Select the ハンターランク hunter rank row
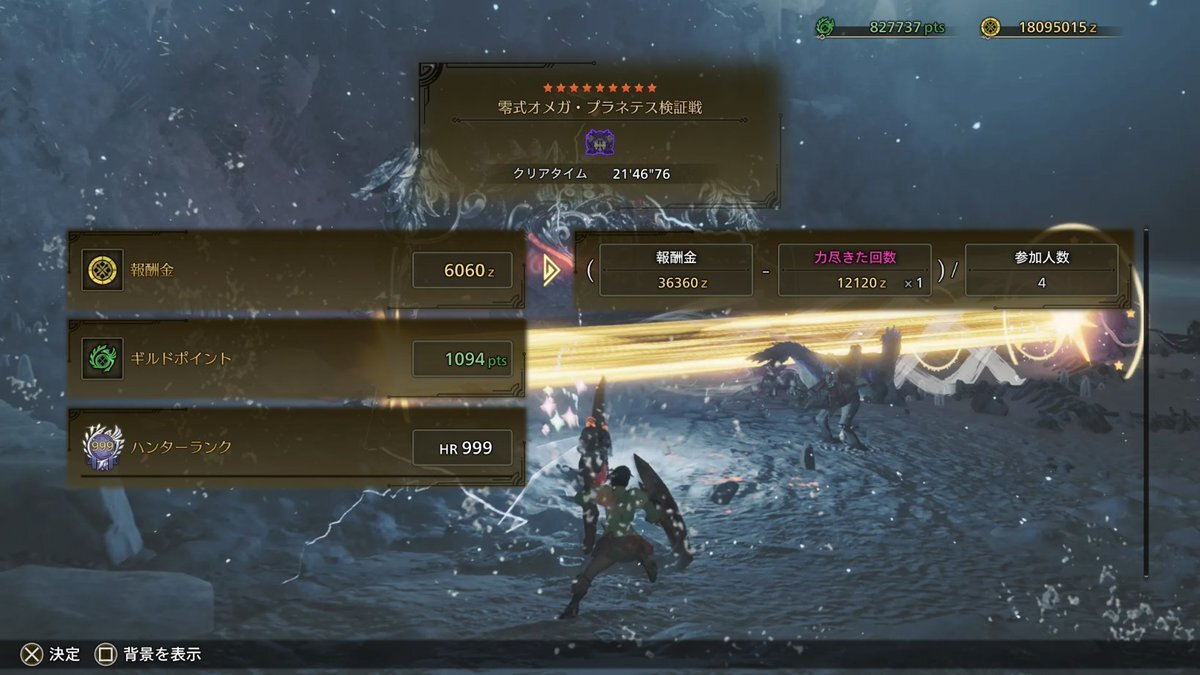Viewport: 1200px width, 675px height. (296, 447)
